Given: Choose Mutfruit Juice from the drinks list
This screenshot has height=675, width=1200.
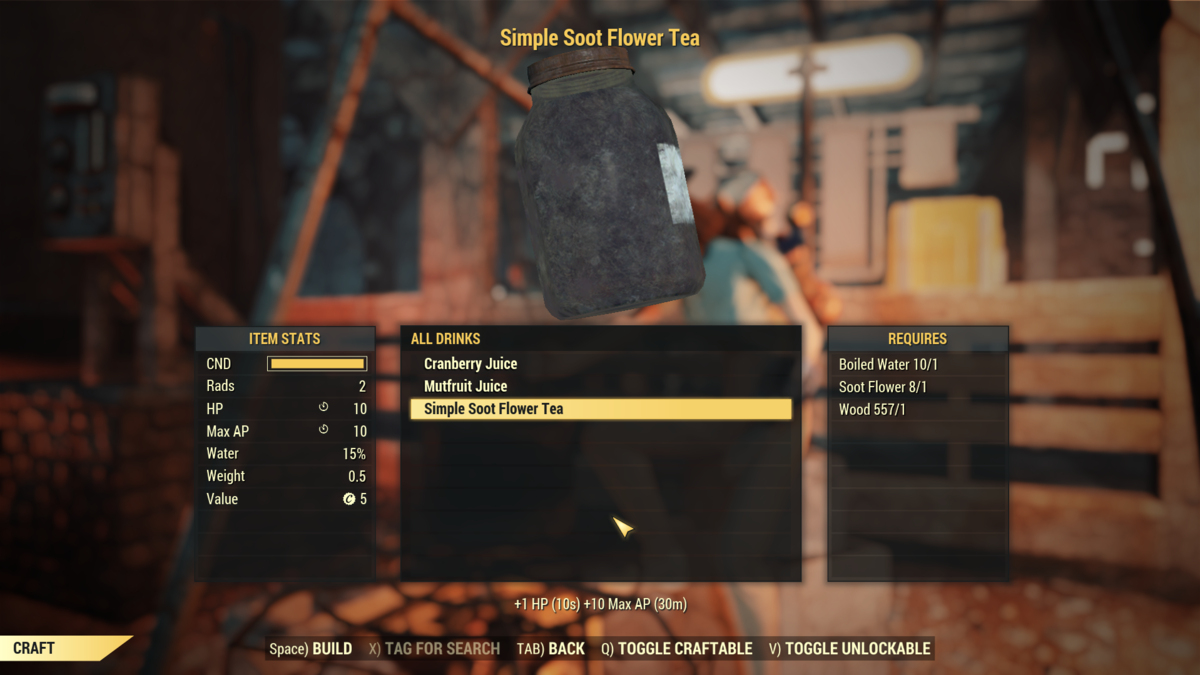Looking at the screenshot, I should tap(465, 386).
